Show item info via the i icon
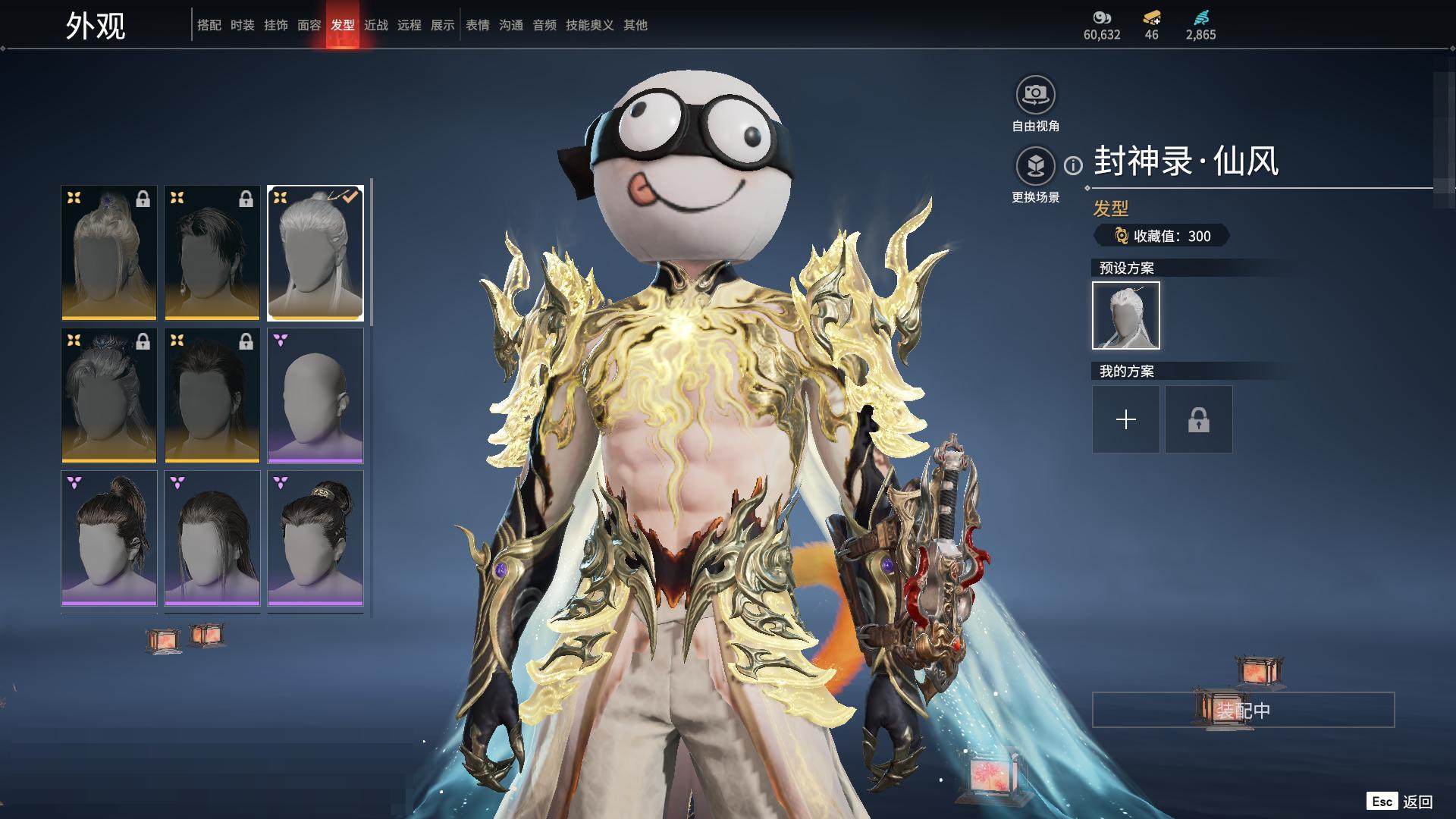 tap(1073, 165)
